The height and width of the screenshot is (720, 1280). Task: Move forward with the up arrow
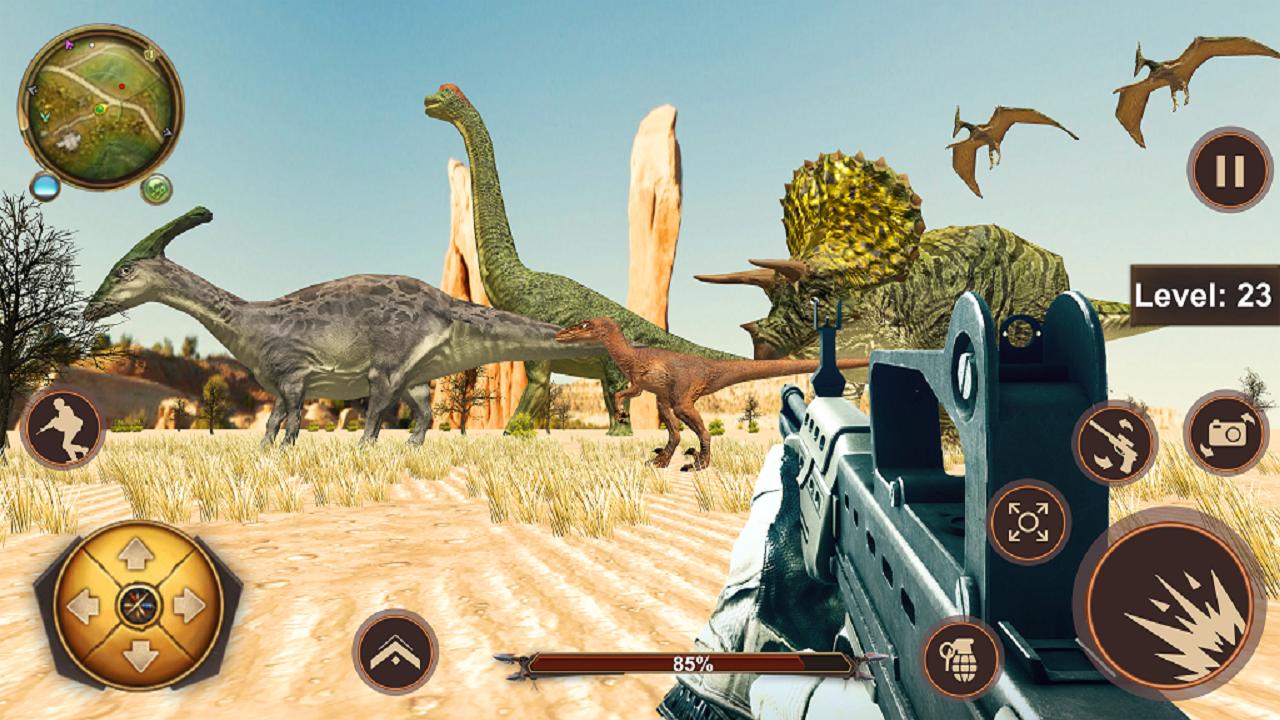pos(137,555)
